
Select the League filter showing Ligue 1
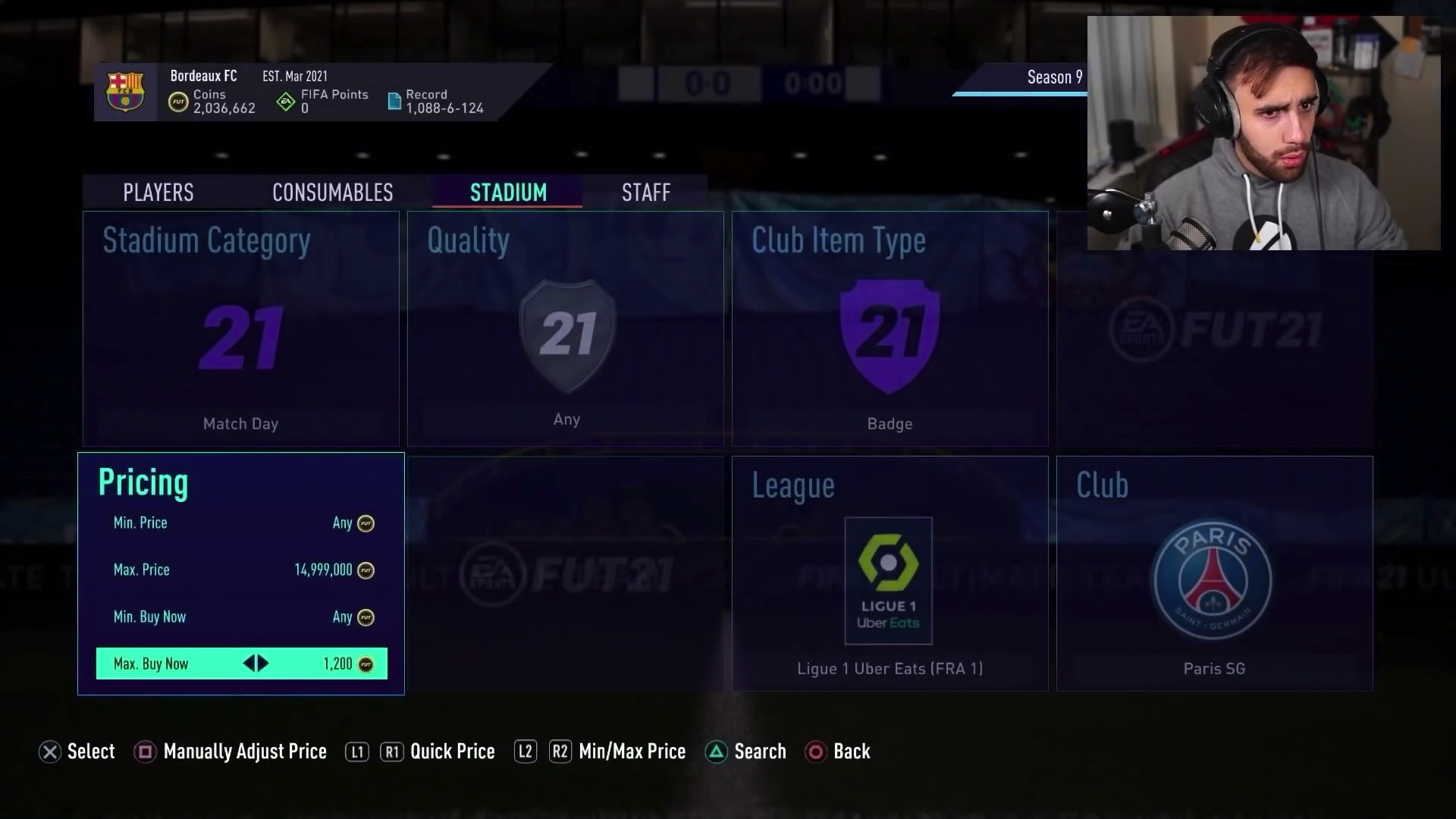890,573
